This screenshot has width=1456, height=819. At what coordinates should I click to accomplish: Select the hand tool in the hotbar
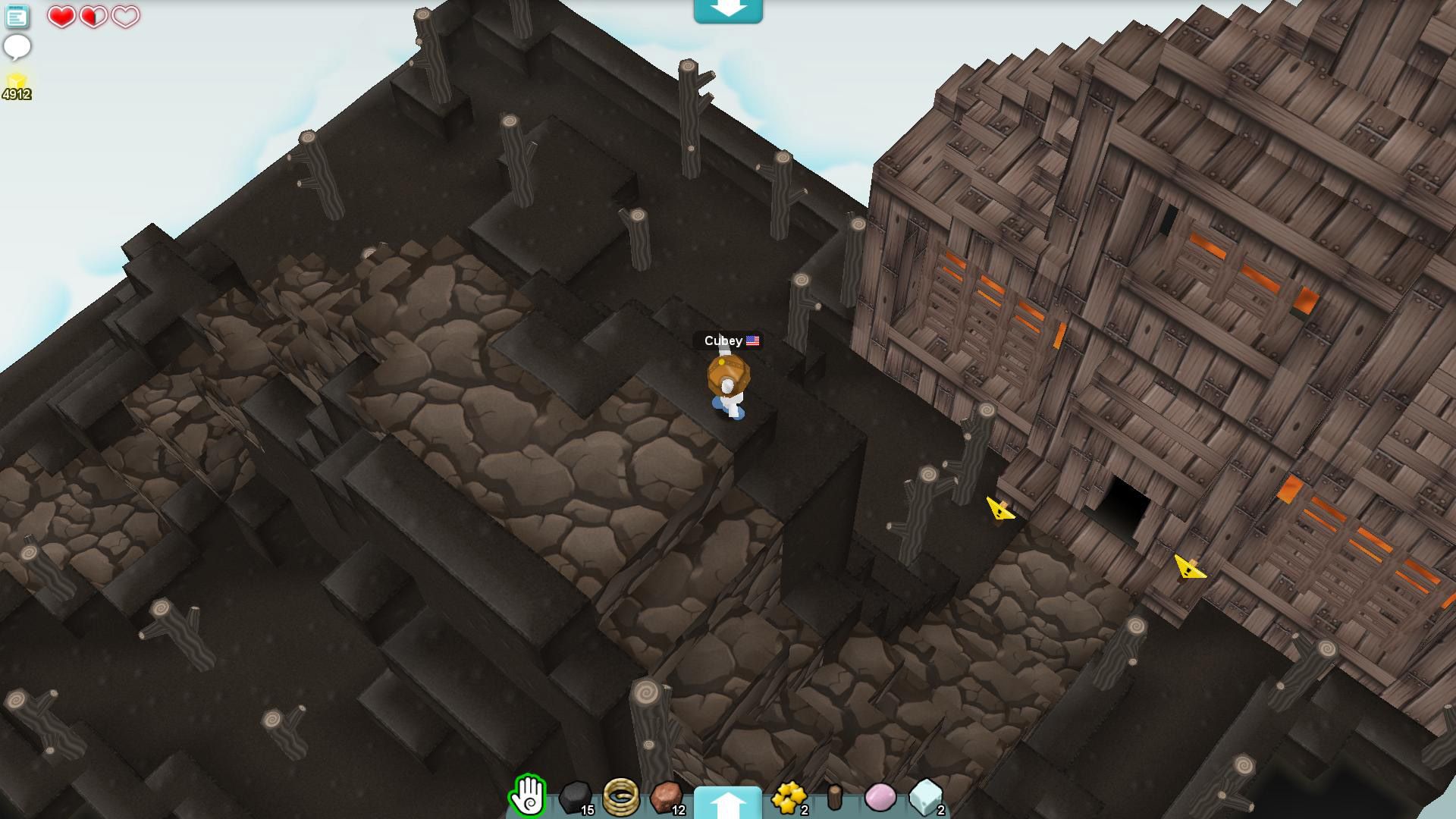(x=528, y=795)
